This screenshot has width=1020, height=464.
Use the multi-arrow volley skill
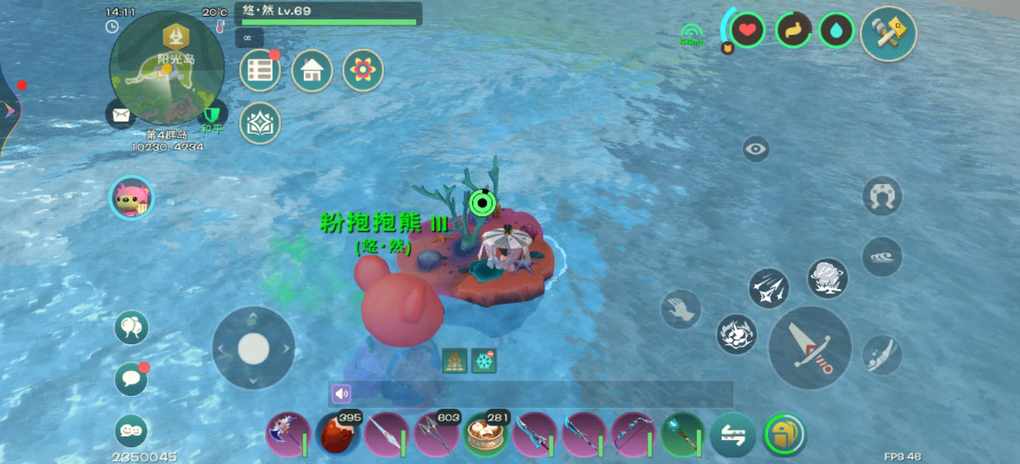(x=768, y=288)
